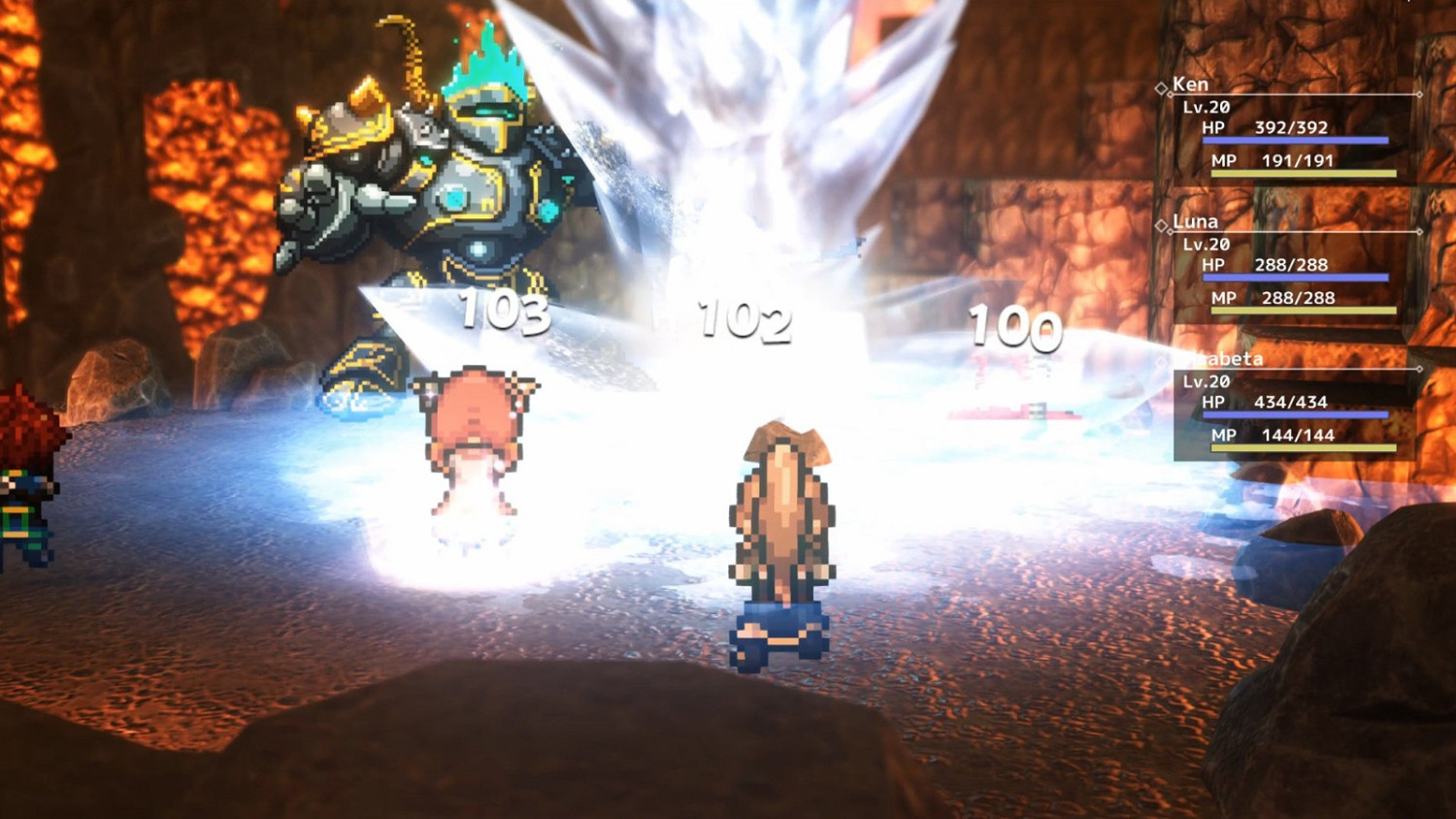Screen dimensions: 1456x819
Task: Click Ken's name in the status panel
Action: click(x=1191, y=84)
